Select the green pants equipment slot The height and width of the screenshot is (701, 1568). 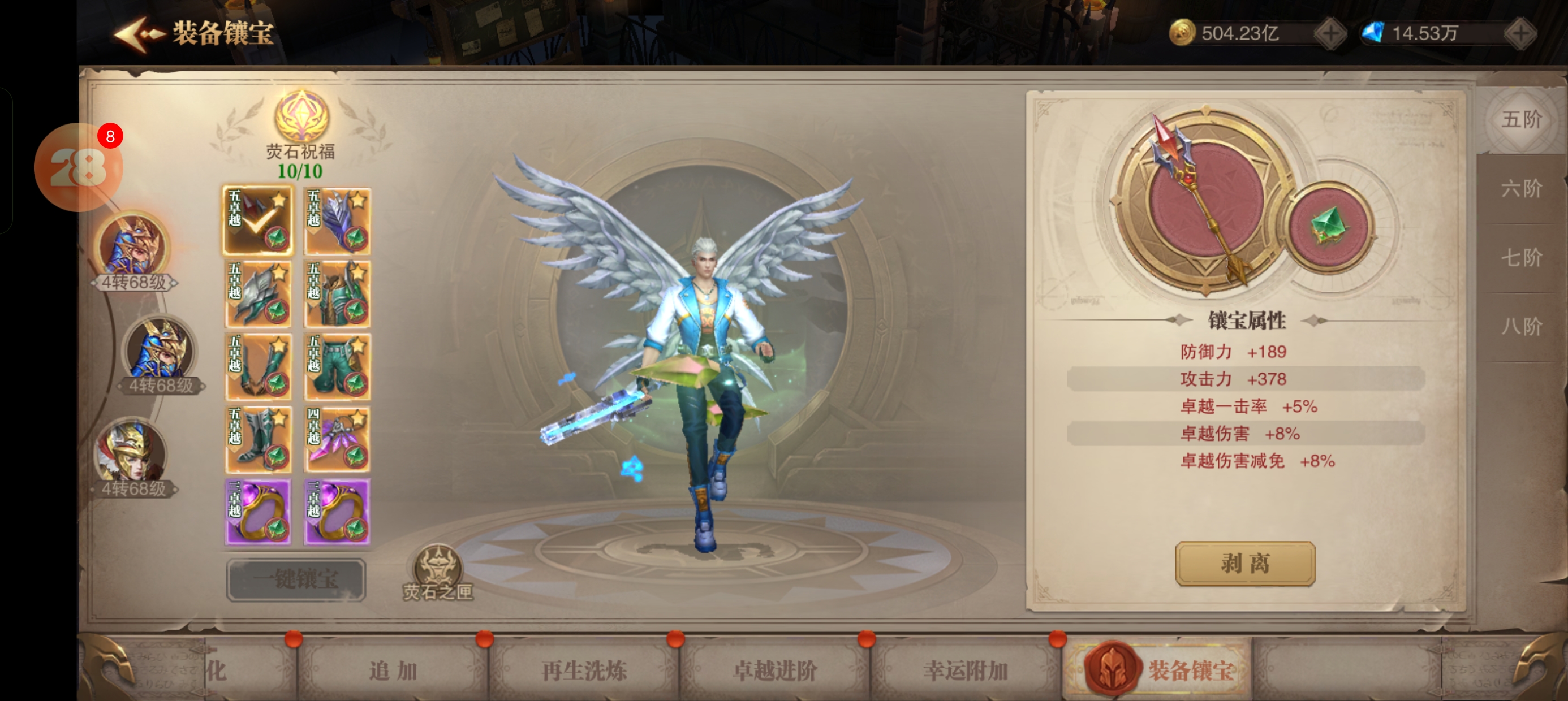(x=337, y=366)
